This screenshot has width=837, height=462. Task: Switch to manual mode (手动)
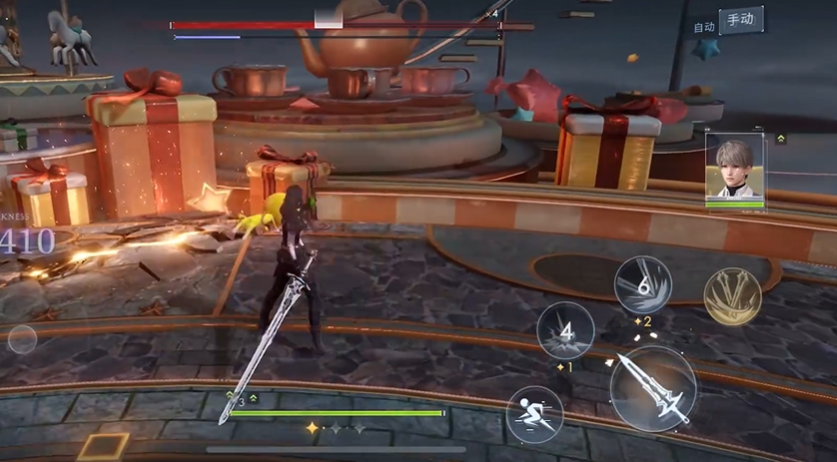pyautogui.click(x=740, y=20)
